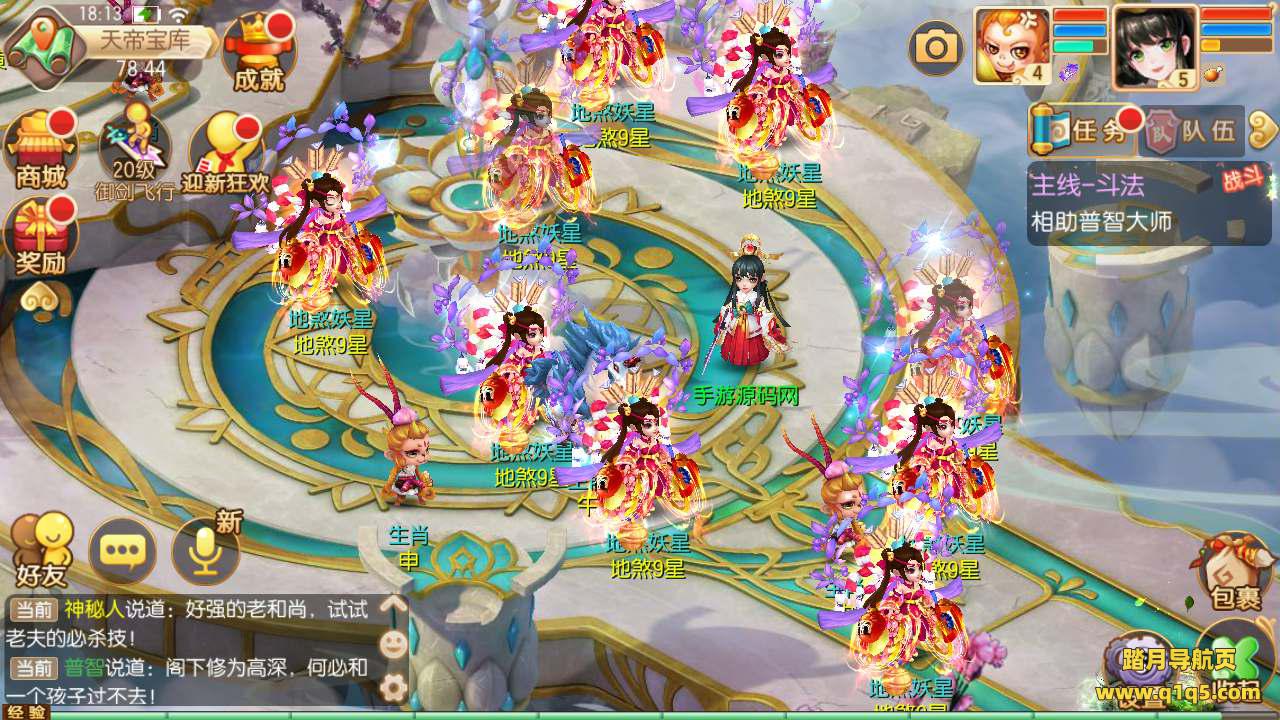Open the player character portrait
Screen dimensions: 1280x720
(x=1155, y=47)
